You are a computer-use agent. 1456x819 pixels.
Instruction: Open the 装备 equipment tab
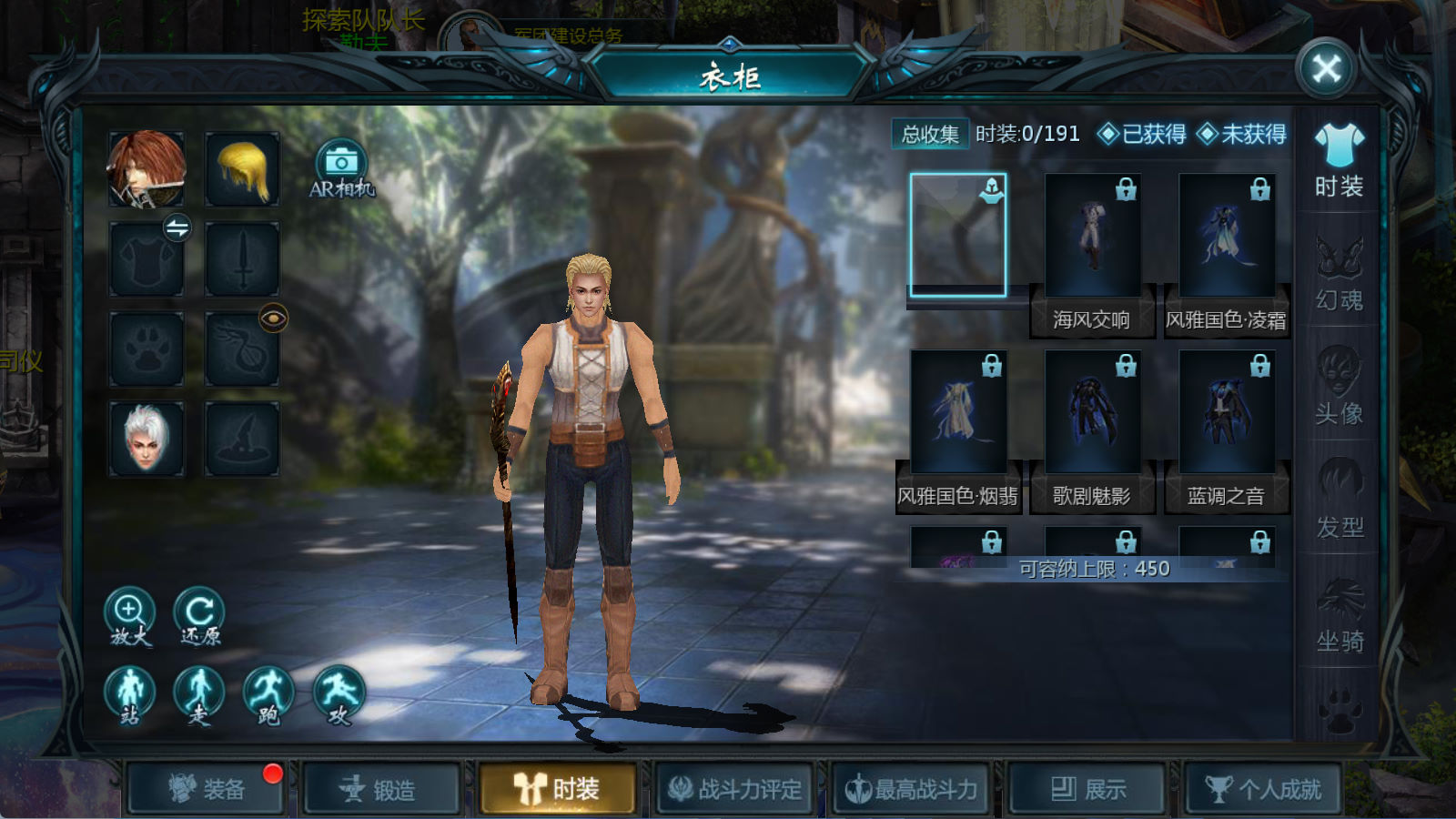coord(207,788)
